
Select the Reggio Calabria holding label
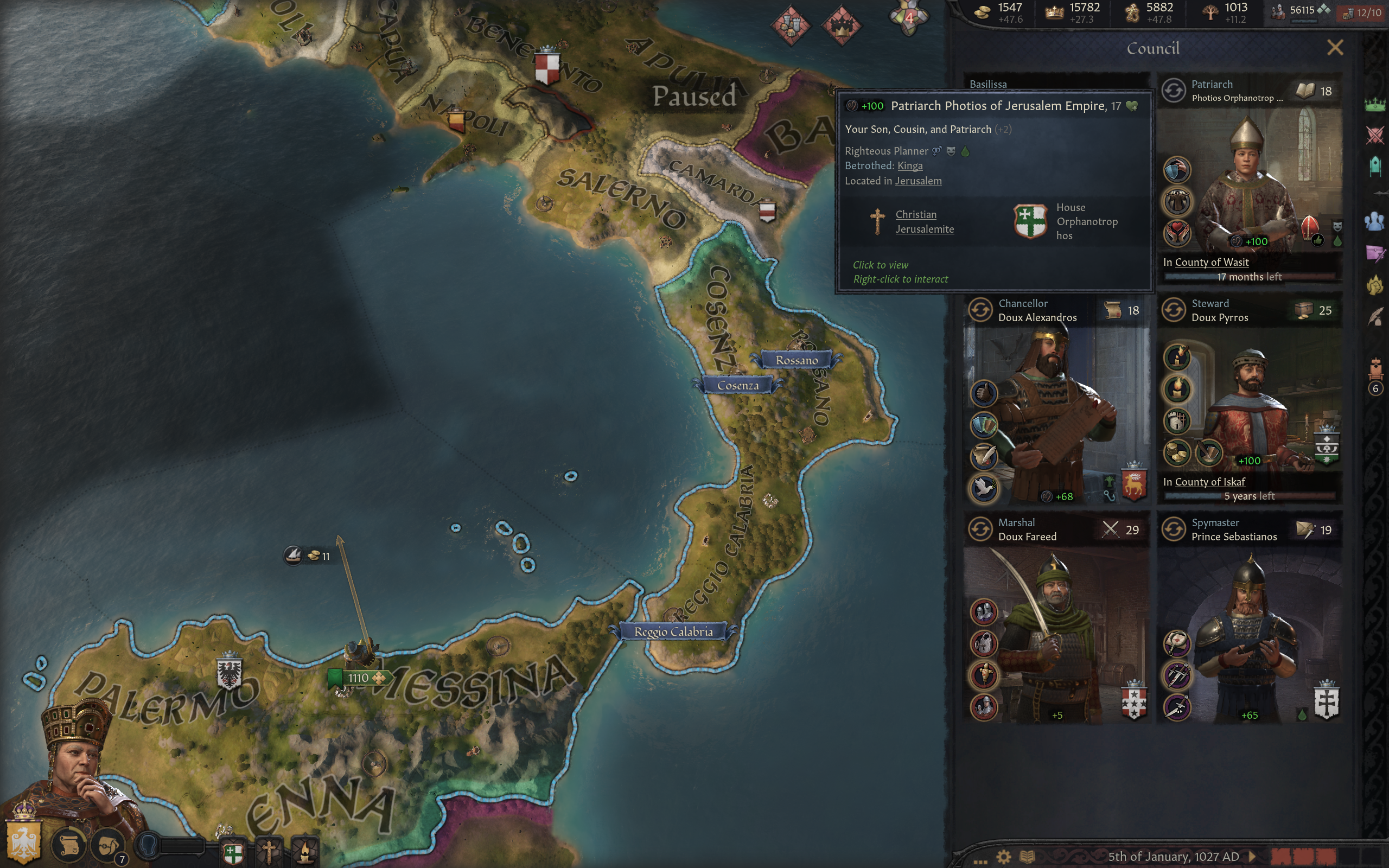(x=673, y=631)
